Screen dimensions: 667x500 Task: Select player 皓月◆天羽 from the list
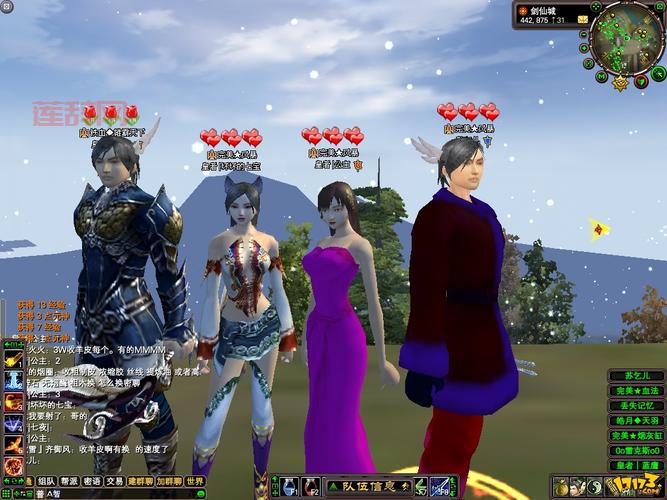point(635,420)
